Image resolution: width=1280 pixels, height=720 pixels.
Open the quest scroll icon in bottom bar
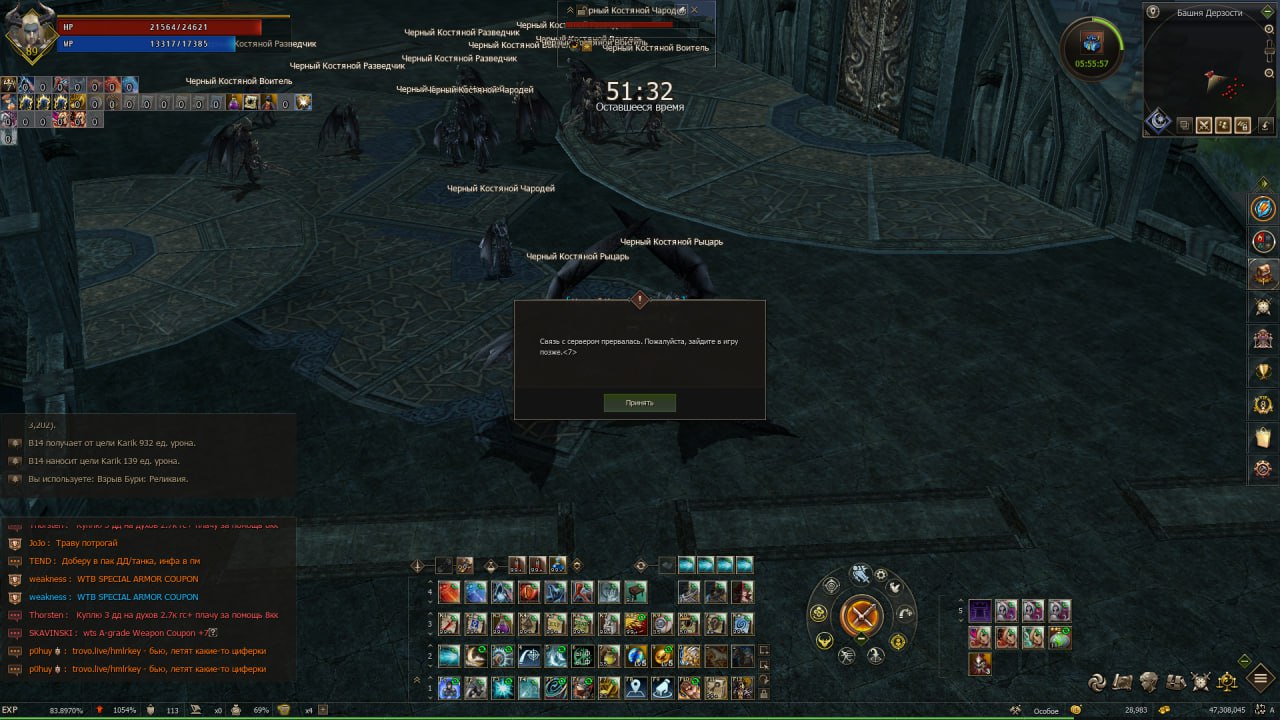click(x=1123, y=682)
